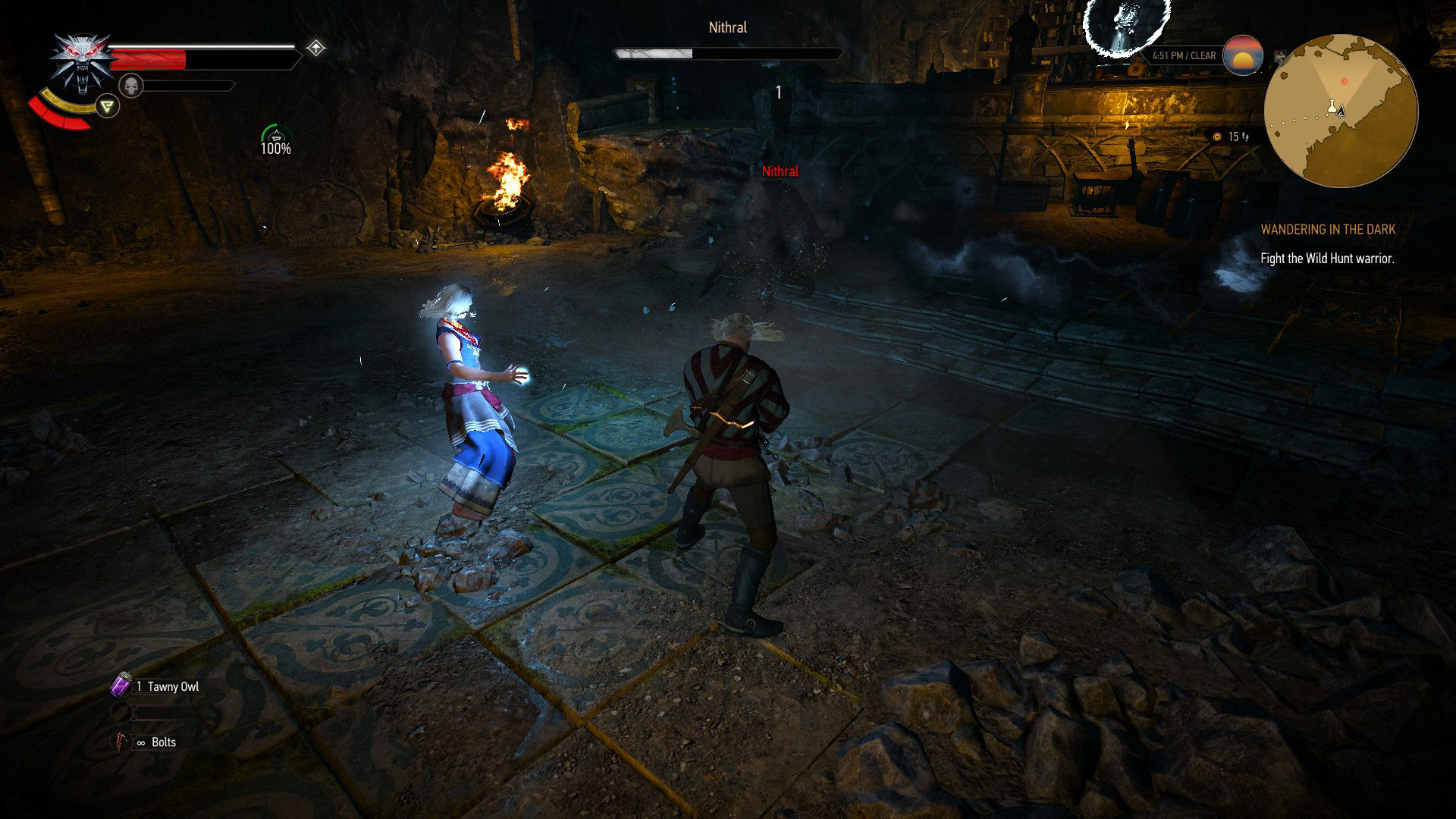Click the sunset weather icon beside the clock
Screen dimensions: 1456x819
coord(1244,56)
